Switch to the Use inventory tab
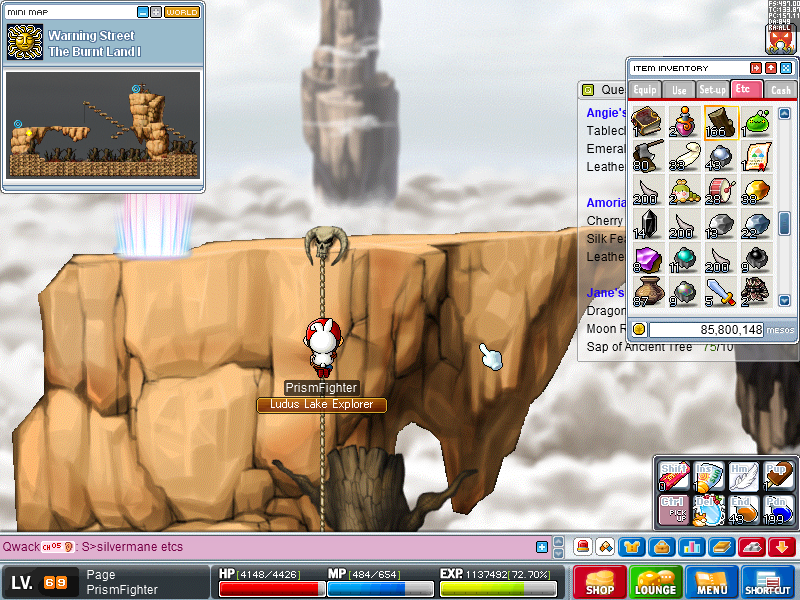Viewport: 800px width, 600px height. click(680, 90)
